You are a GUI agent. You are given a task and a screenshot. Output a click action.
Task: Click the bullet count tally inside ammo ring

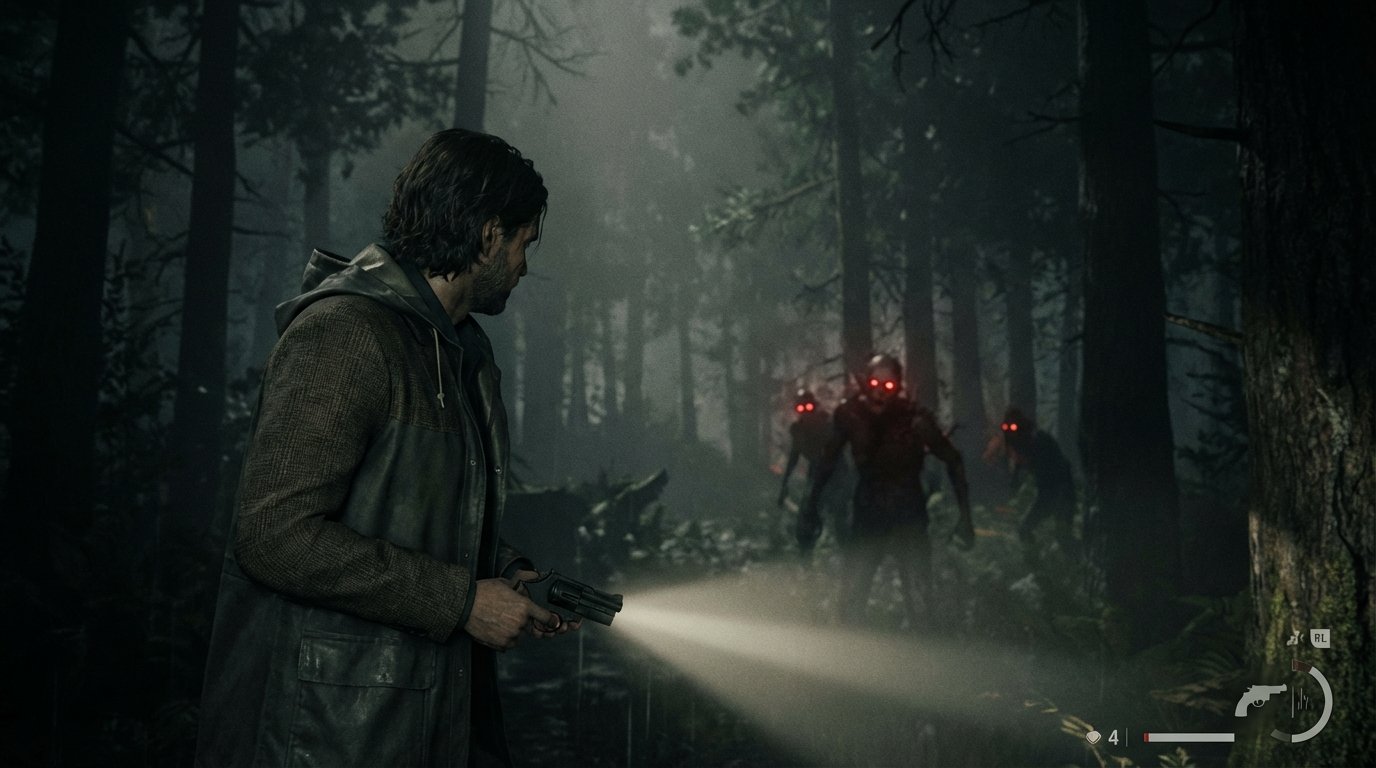pyautogui.click(x=1299, y=698)
